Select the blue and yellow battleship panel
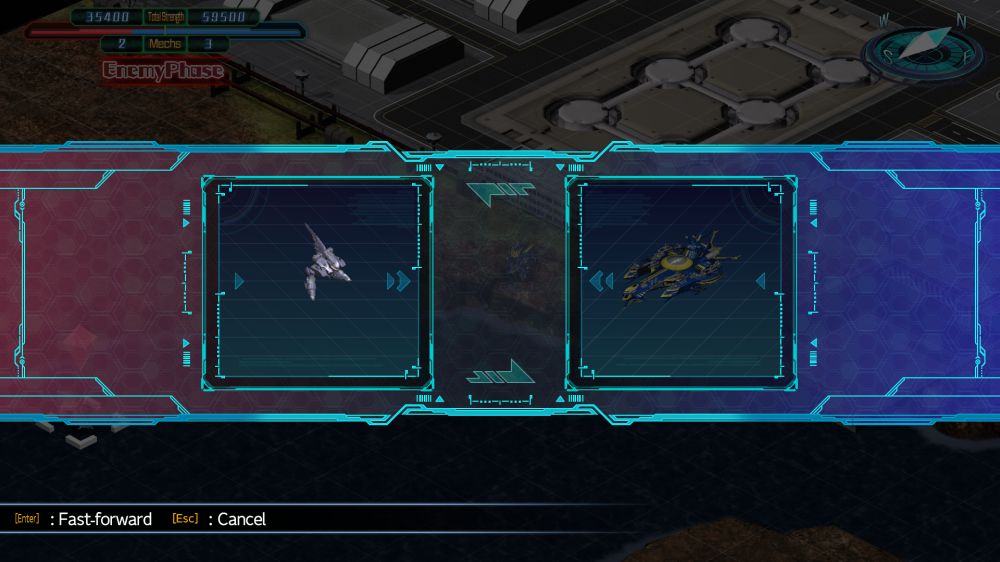The image size is (1000, 562). click(681, 282)
